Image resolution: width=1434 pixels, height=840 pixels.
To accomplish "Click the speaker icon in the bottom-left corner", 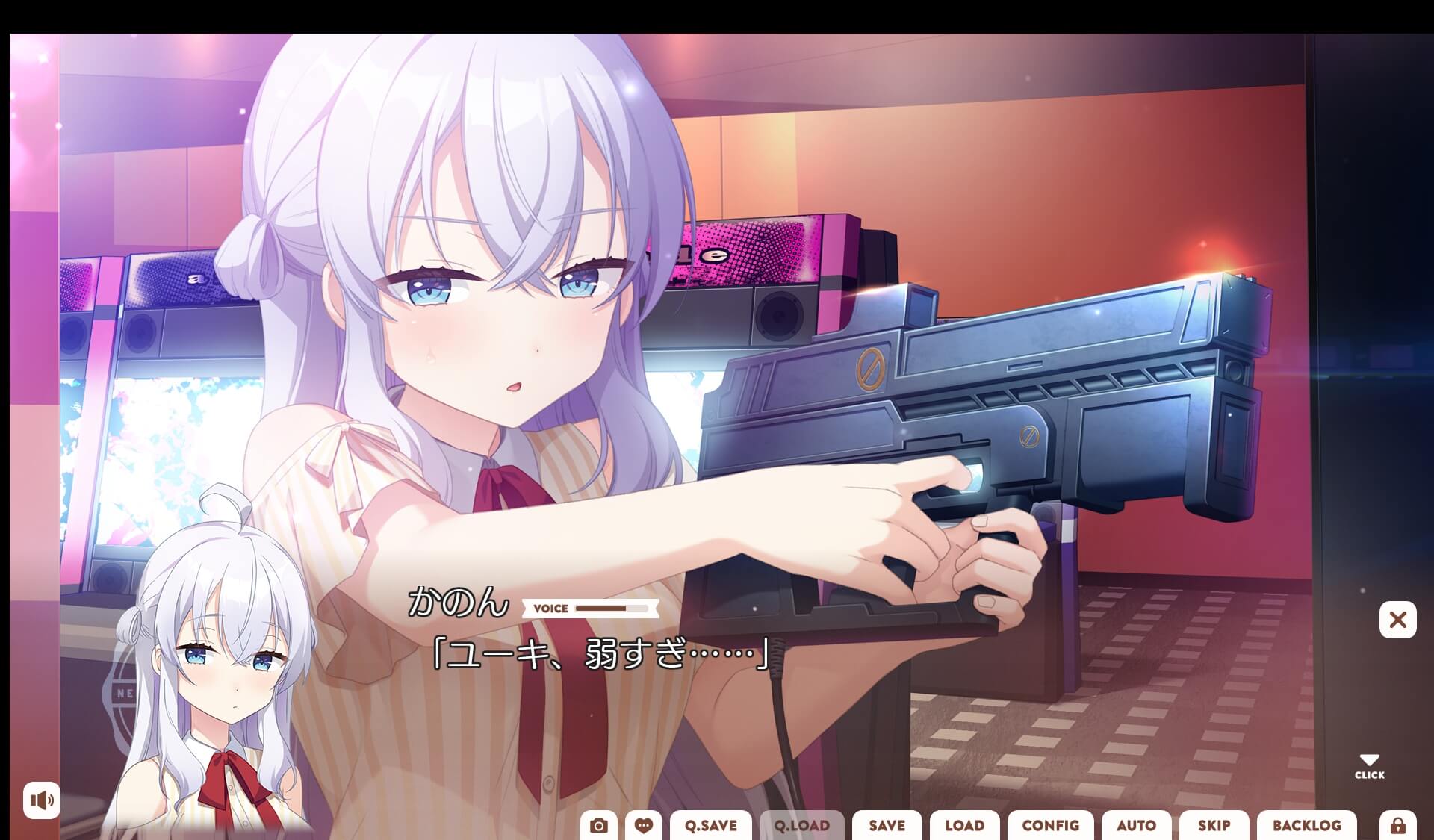I will click(x=43, y=800).
